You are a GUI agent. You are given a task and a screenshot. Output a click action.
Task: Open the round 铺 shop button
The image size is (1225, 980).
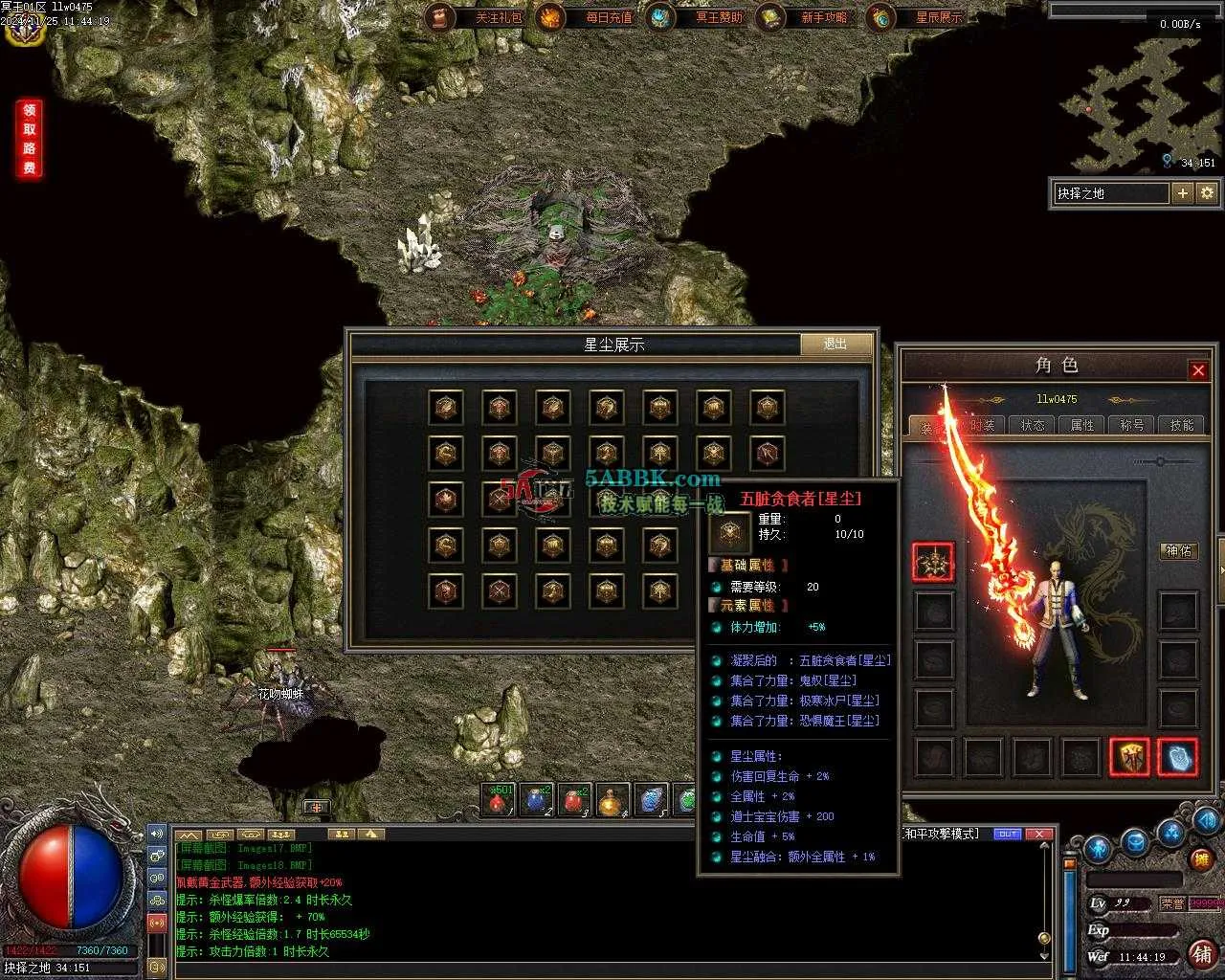[x=1202, y=953]
